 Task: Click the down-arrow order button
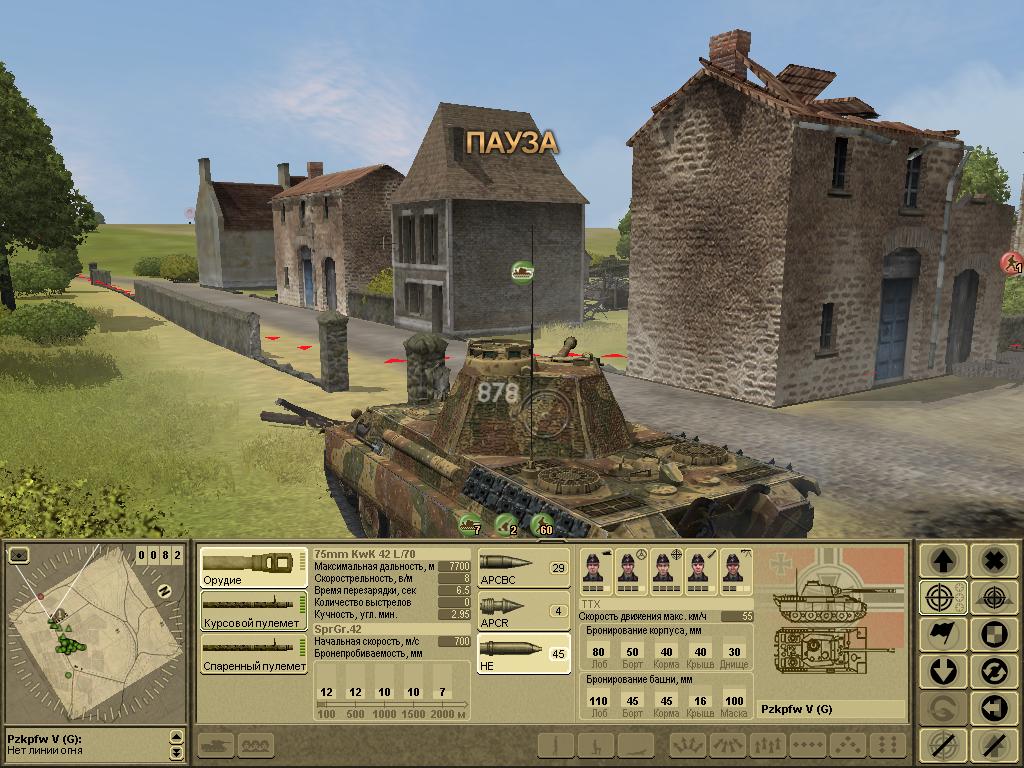click(944, 671)
